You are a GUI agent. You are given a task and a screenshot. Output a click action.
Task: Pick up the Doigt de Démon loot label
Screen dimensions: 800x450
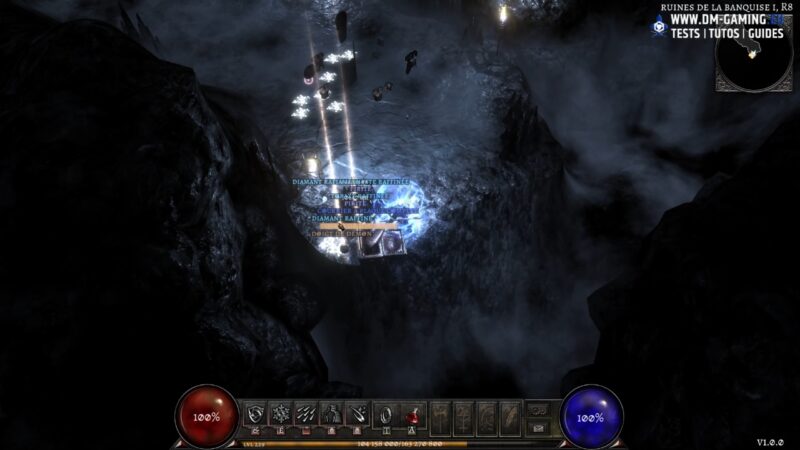pos(342,233)
